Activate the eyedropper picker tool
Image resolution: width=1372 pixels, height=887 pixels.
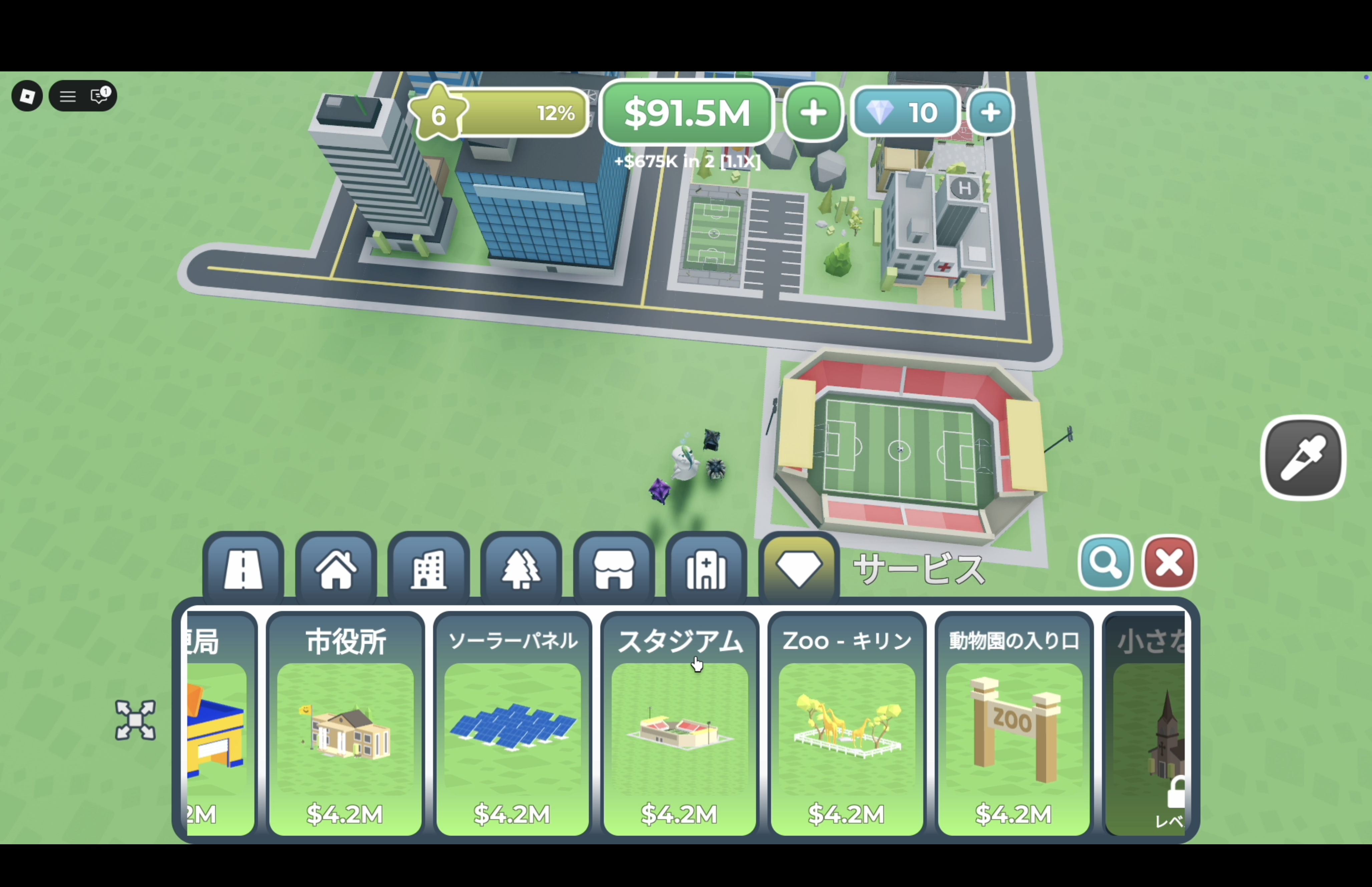tap(1303, 458)
